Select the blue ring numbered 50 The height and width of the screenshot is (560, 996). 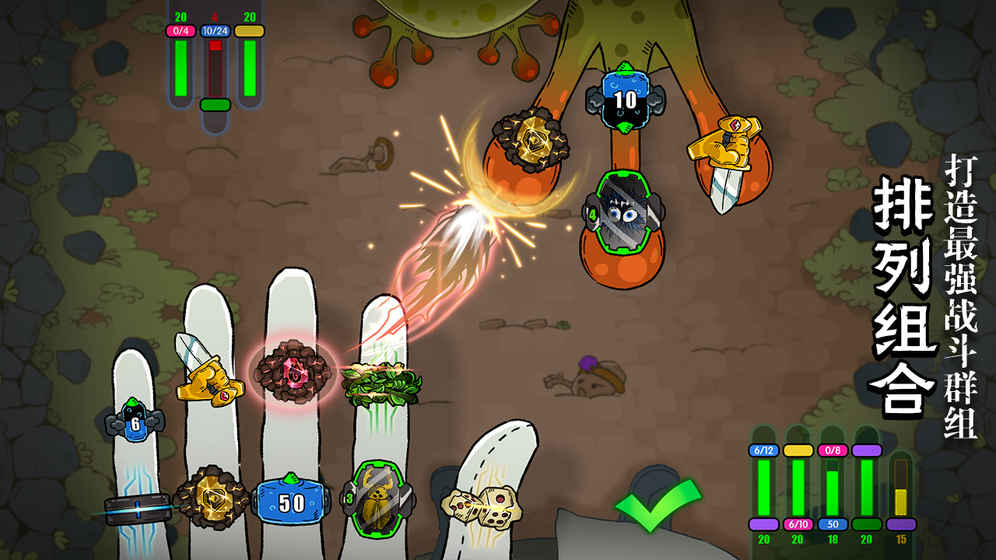(291, 502)
